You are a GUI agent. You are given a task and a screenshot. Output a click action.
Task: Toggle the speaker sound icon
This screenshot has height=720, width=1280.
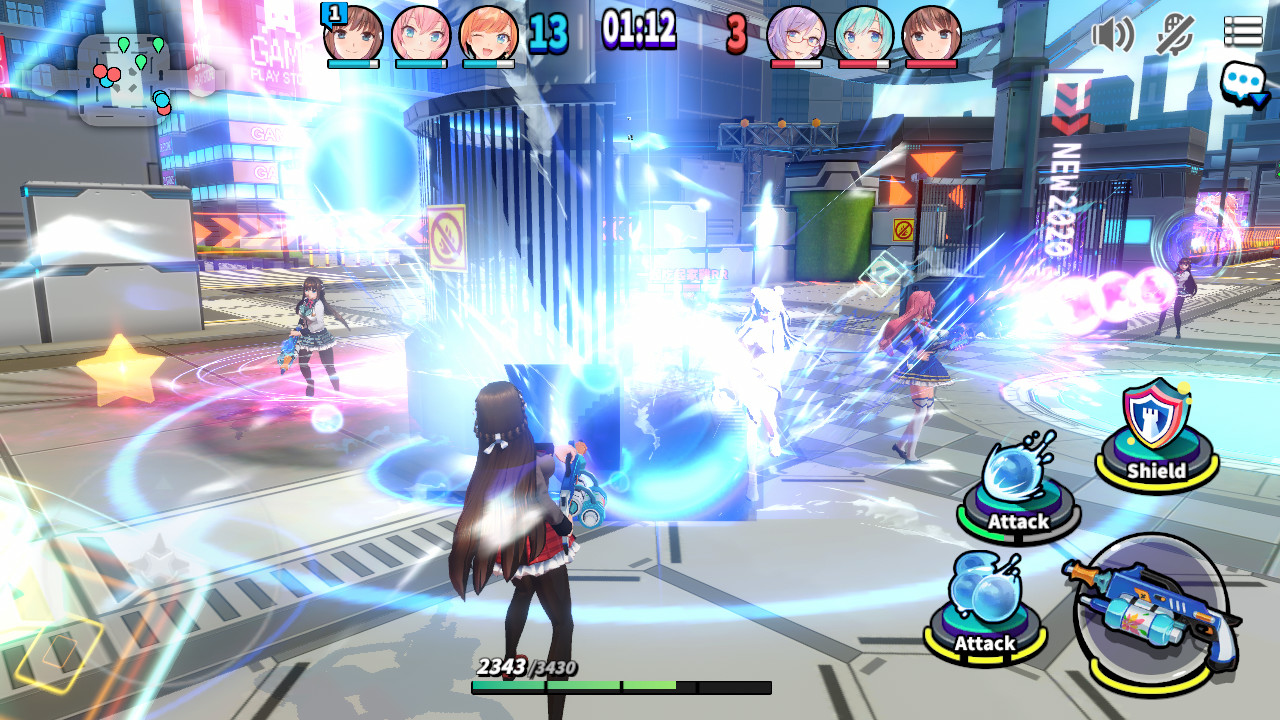click(x=1112, y=34)
